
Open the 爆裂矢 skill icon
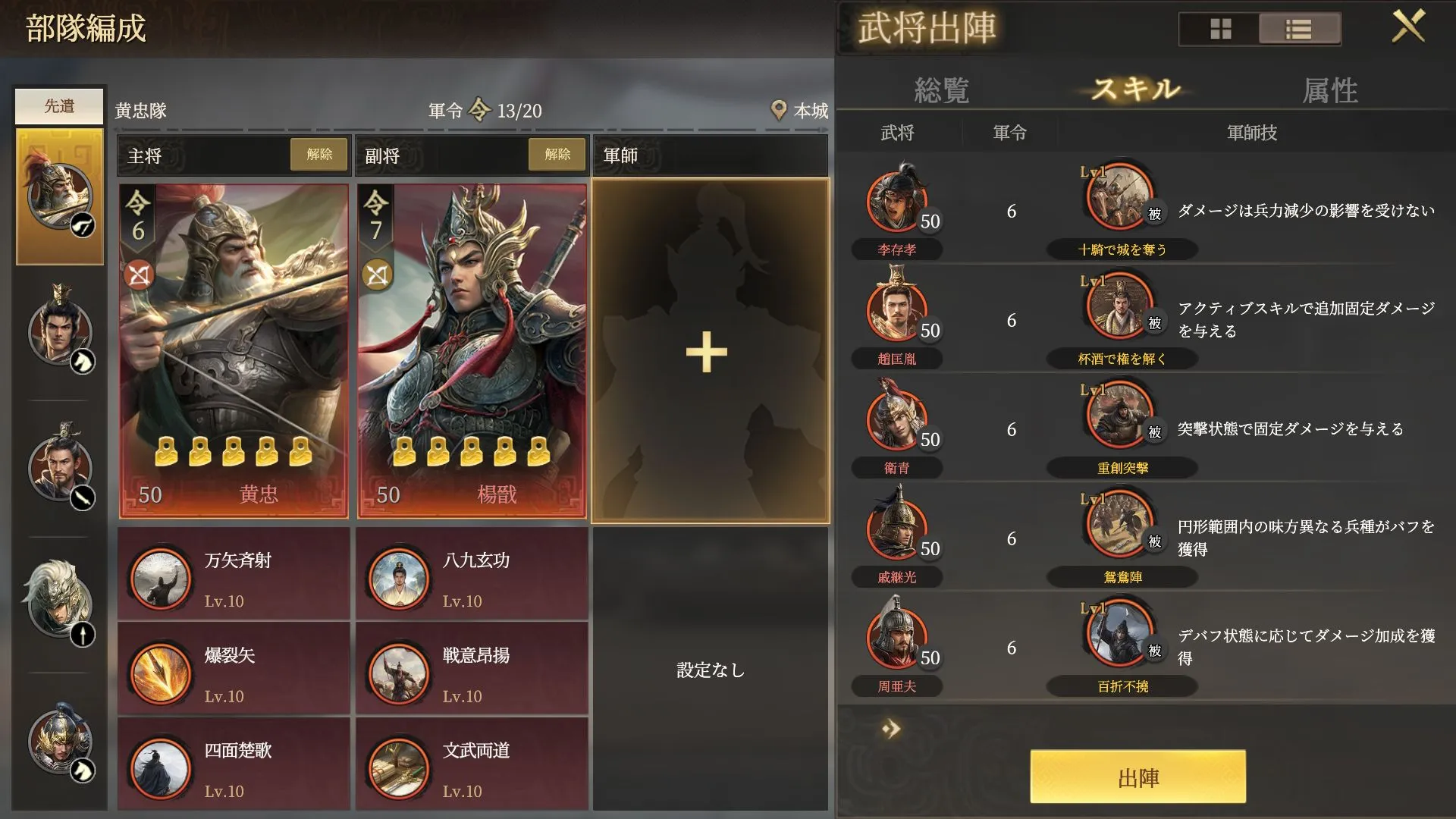tap(160, 671)
